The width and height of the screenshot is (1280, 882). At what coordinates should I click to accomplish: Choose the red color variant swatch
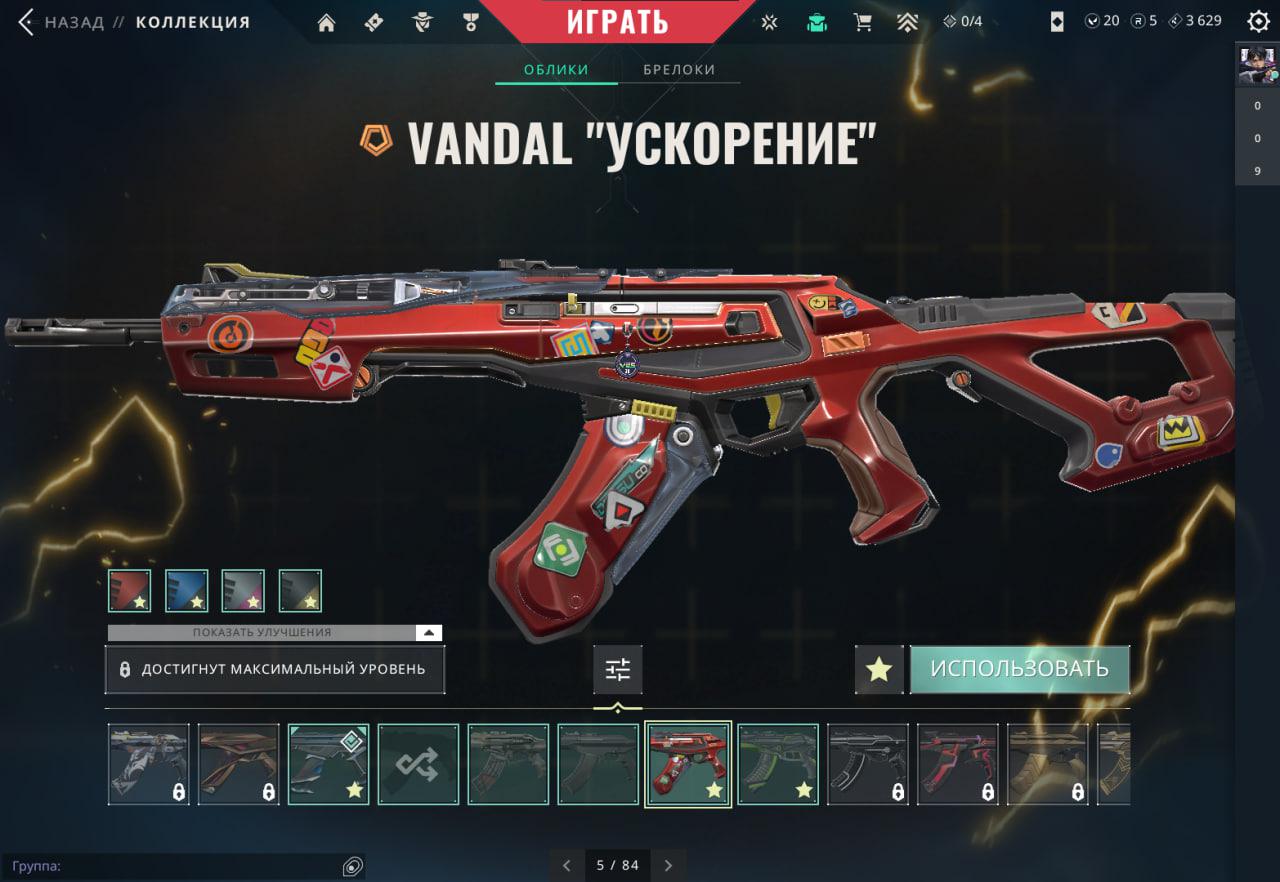130,591
